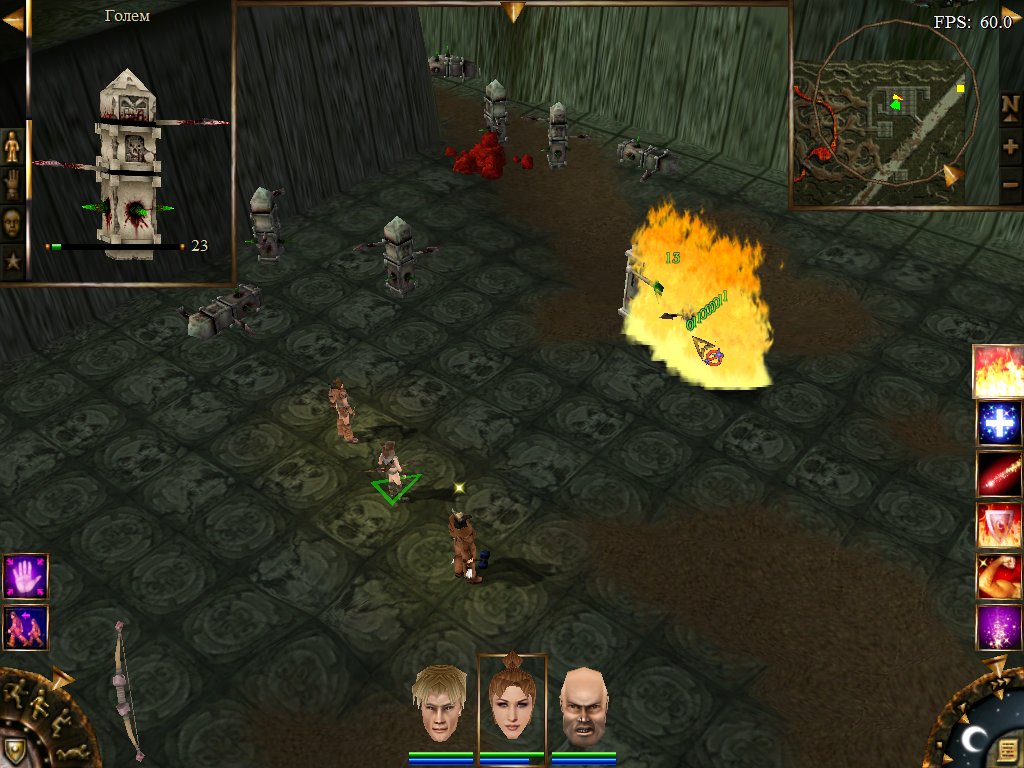Reset minimap orientation with N button
1024x768 pixels.
click(x=1010, y=106)
